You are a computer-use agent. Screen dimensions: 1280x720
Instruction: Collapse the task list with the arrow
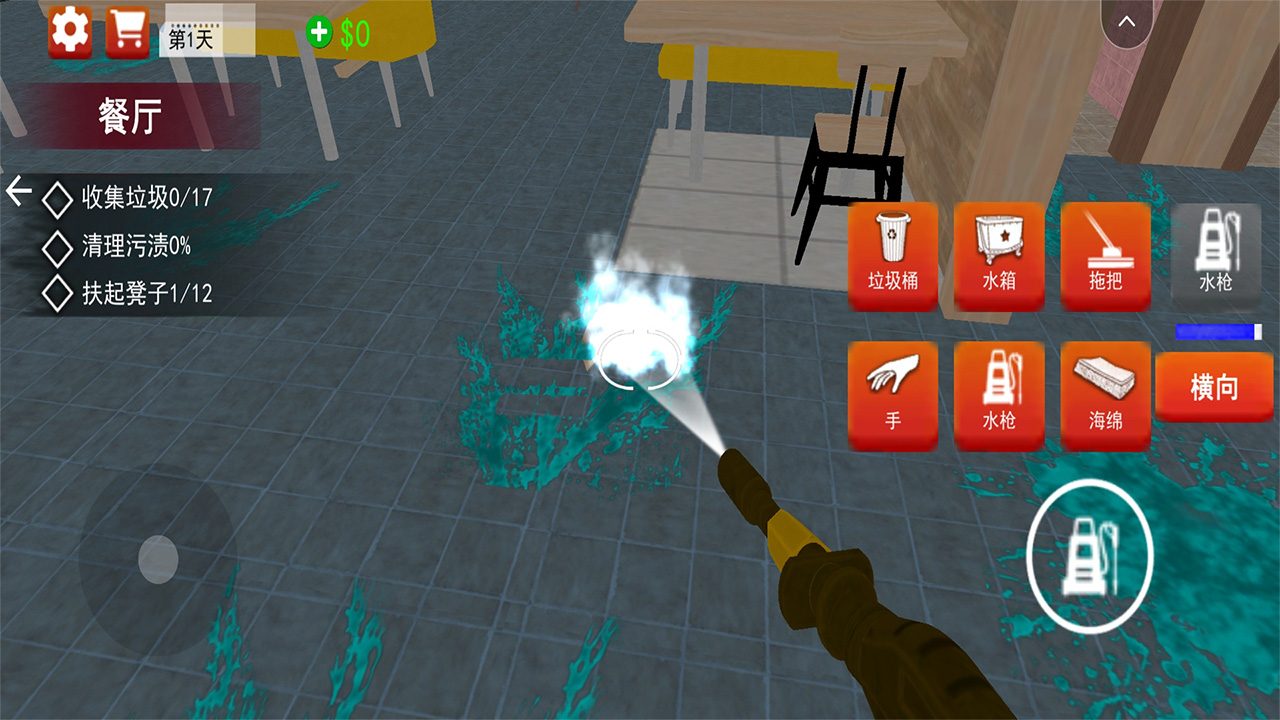(x=19, y=190)
